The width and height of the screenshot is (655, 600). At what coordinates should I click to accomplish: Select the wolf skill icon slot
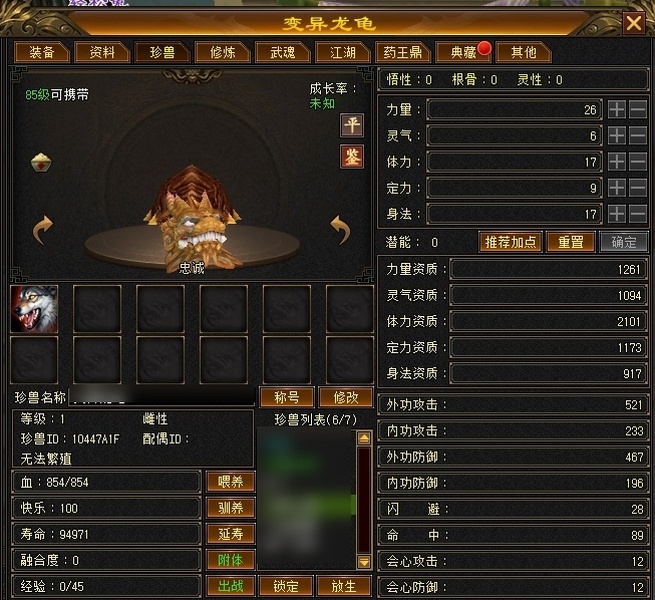pos(34,309)
